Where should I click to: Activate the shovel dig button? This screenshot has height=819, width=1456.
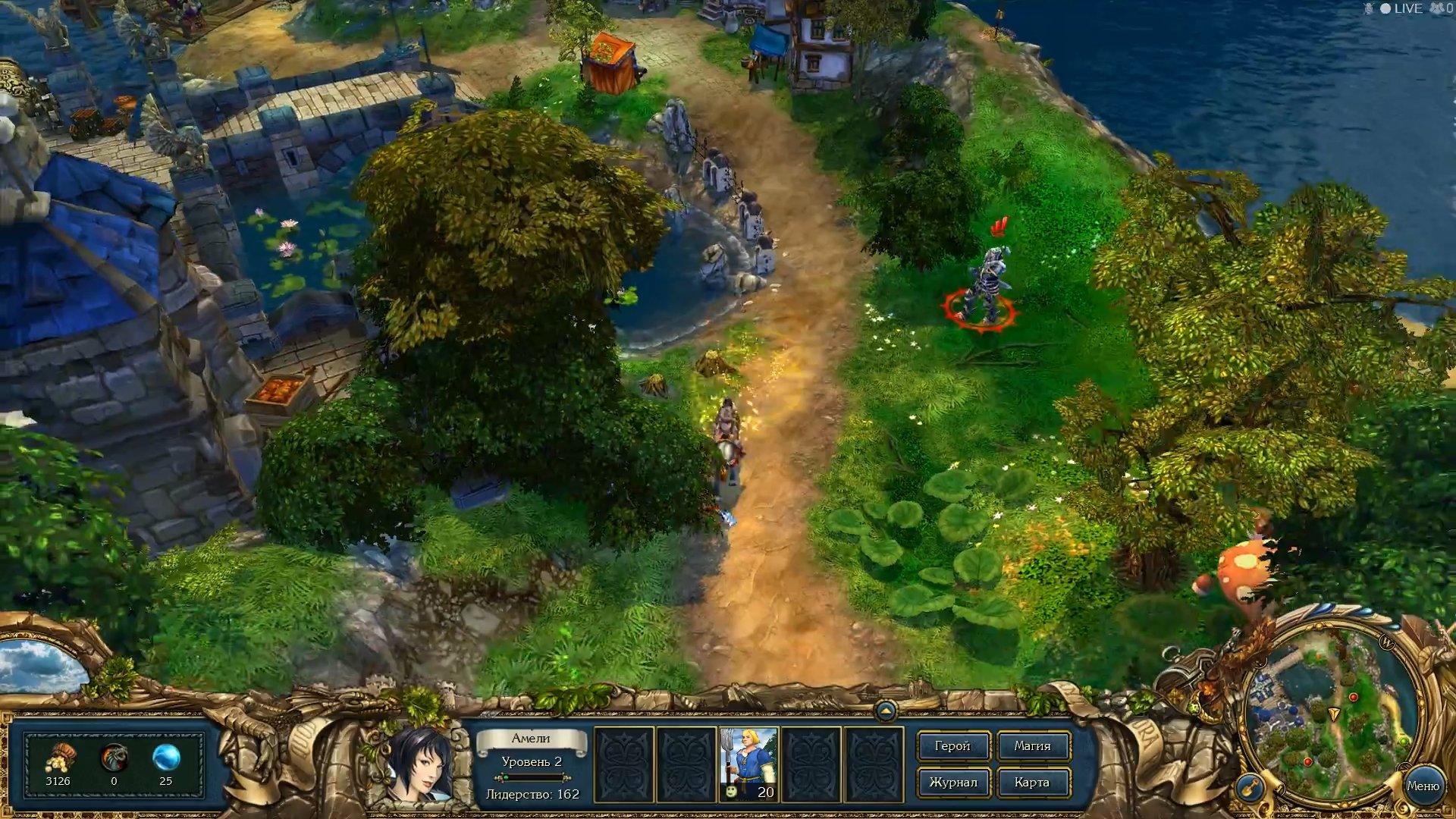coord(1250,787)
